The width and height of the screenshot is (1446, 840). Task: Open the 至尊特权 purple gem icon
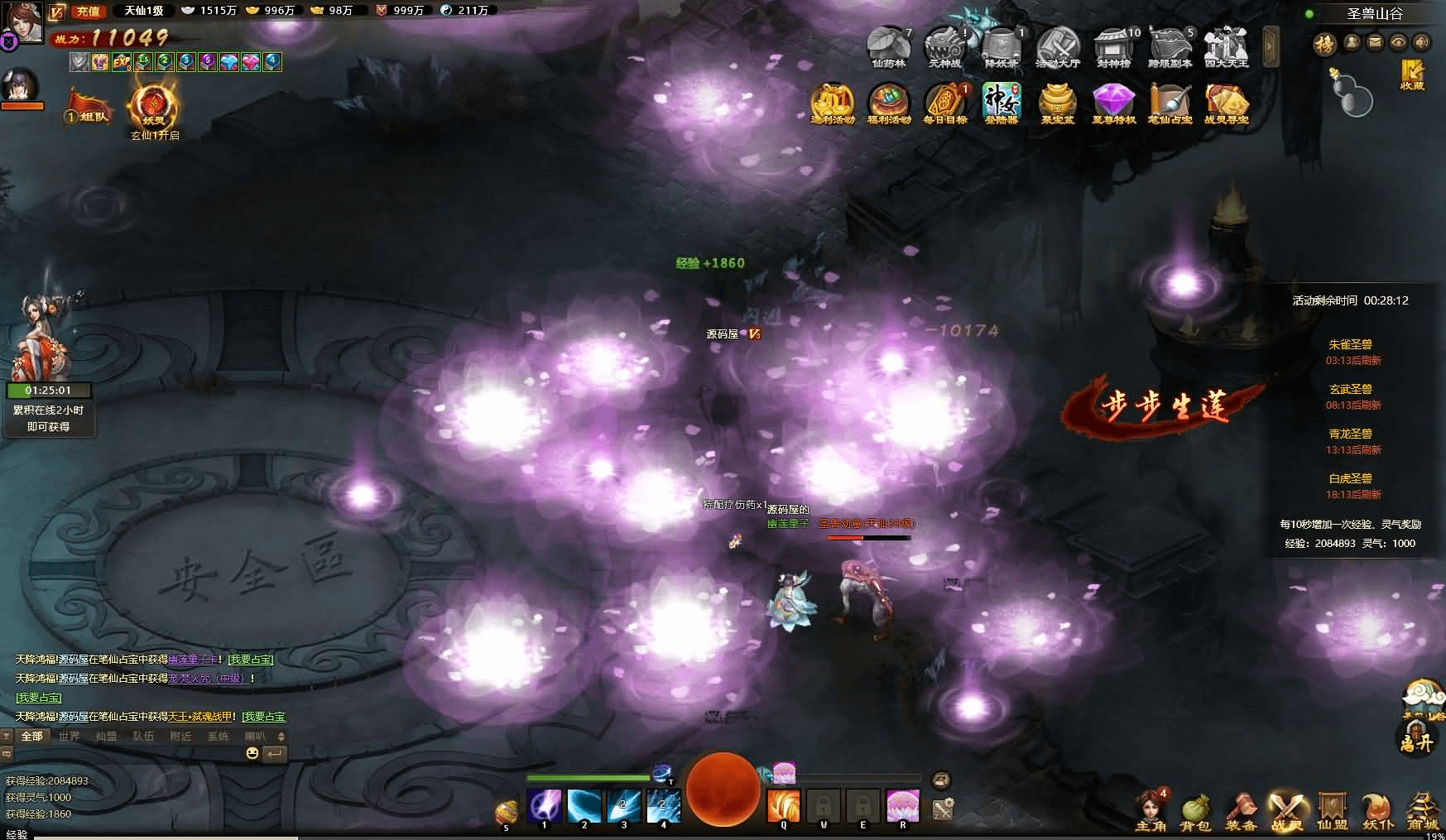(1113, 103)
